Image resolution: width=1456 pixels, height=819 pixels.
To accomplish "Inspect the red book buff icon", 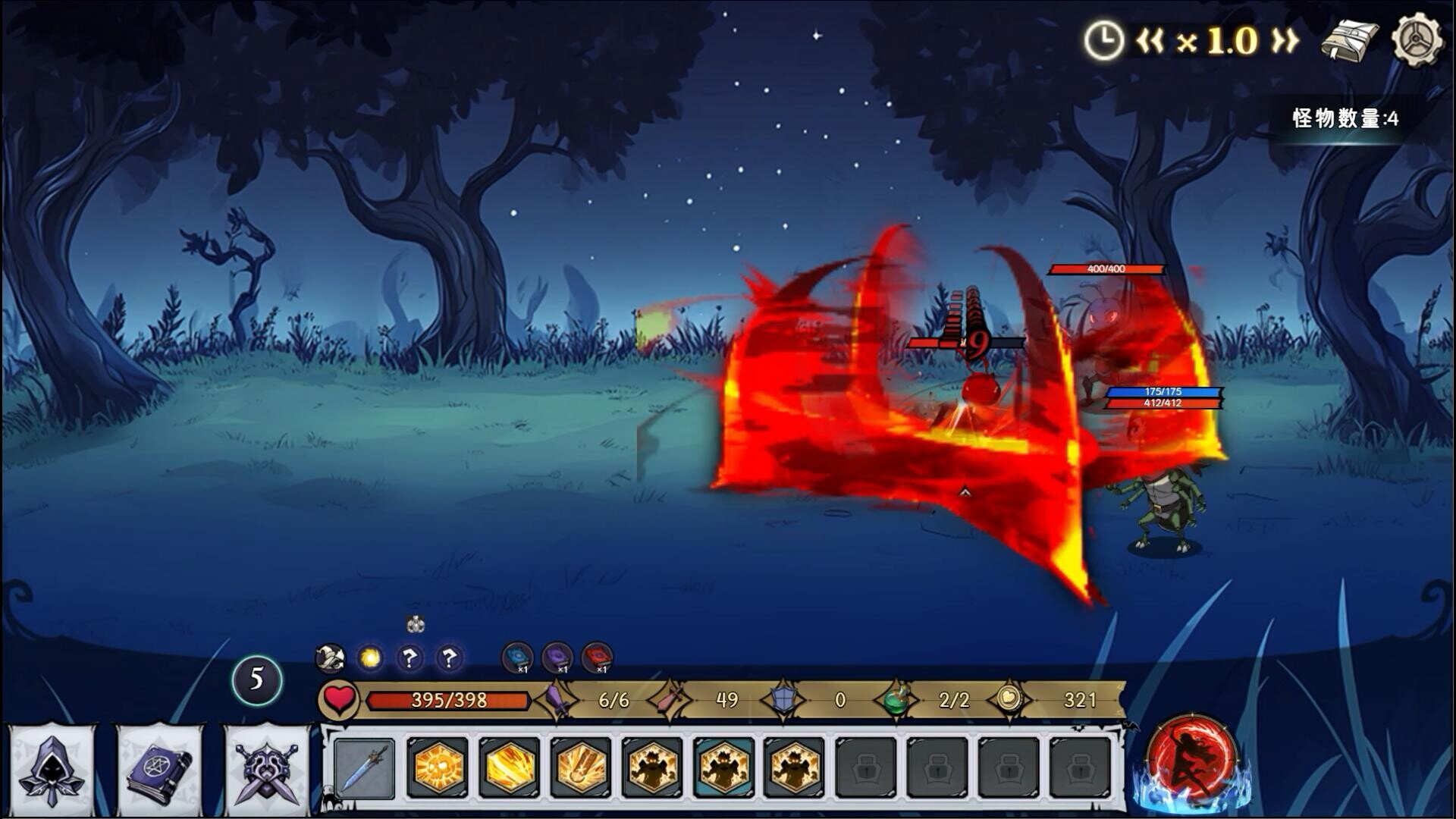I will pos(597,657).
